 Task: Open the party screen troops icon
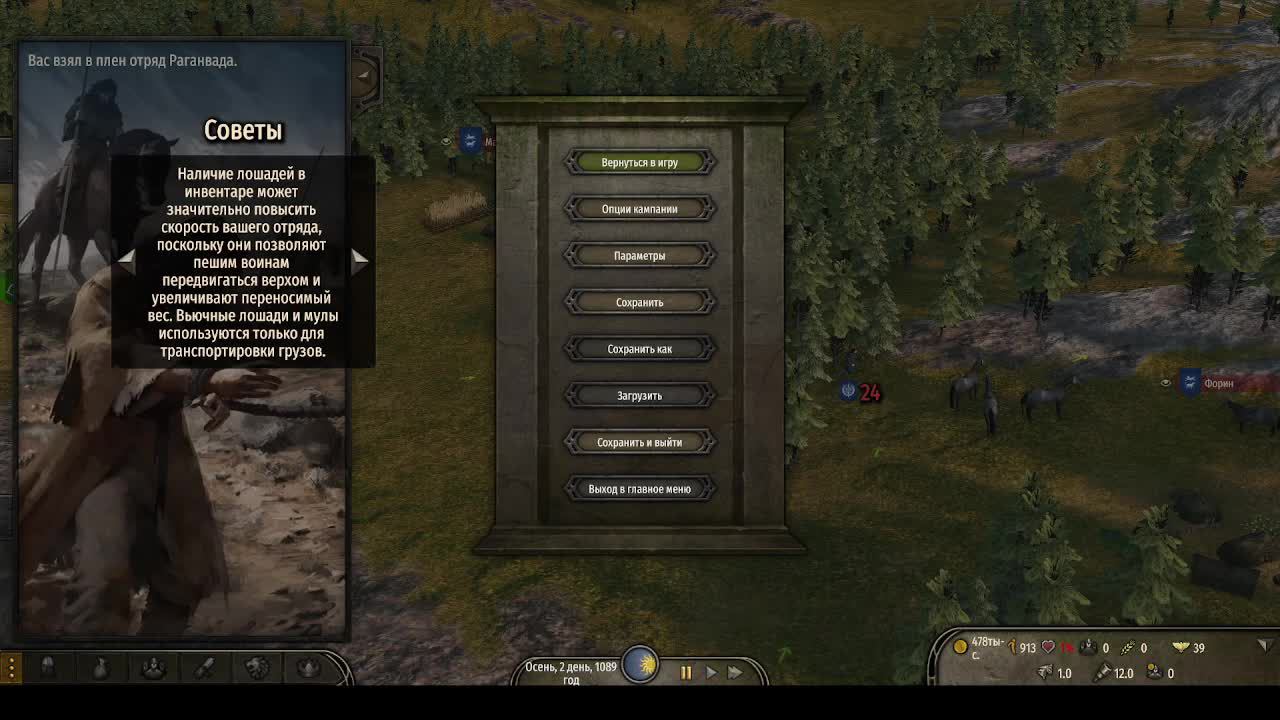[153, 668]
